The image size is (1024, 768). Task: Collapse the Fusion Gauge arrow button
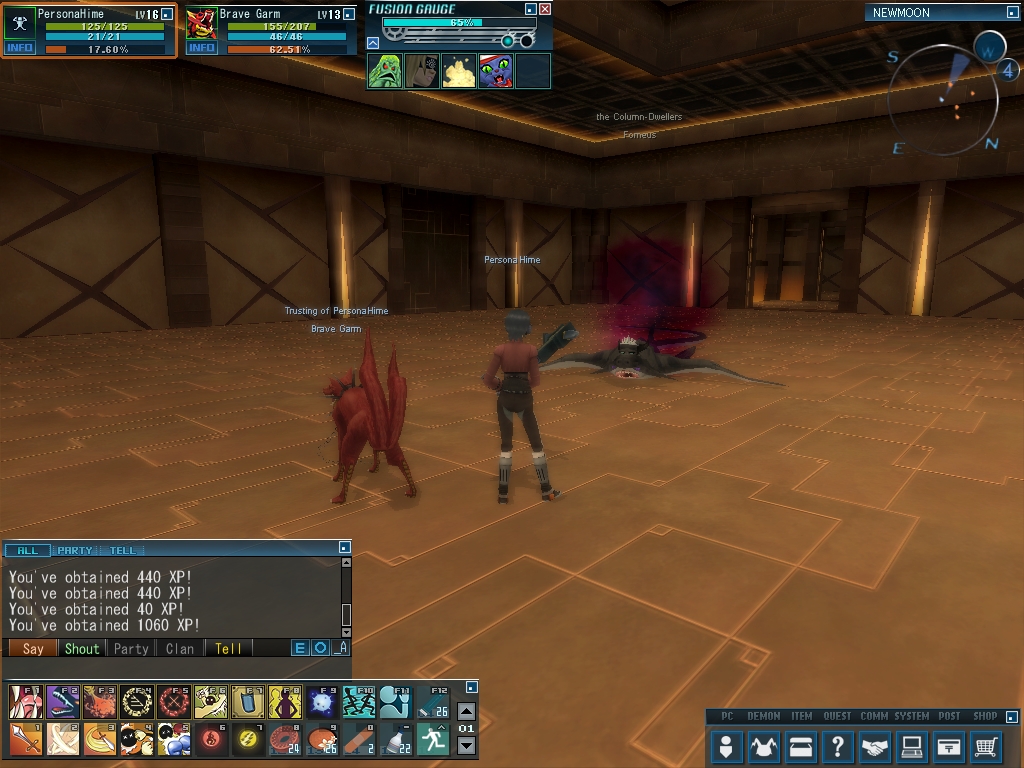pos(373,43)
